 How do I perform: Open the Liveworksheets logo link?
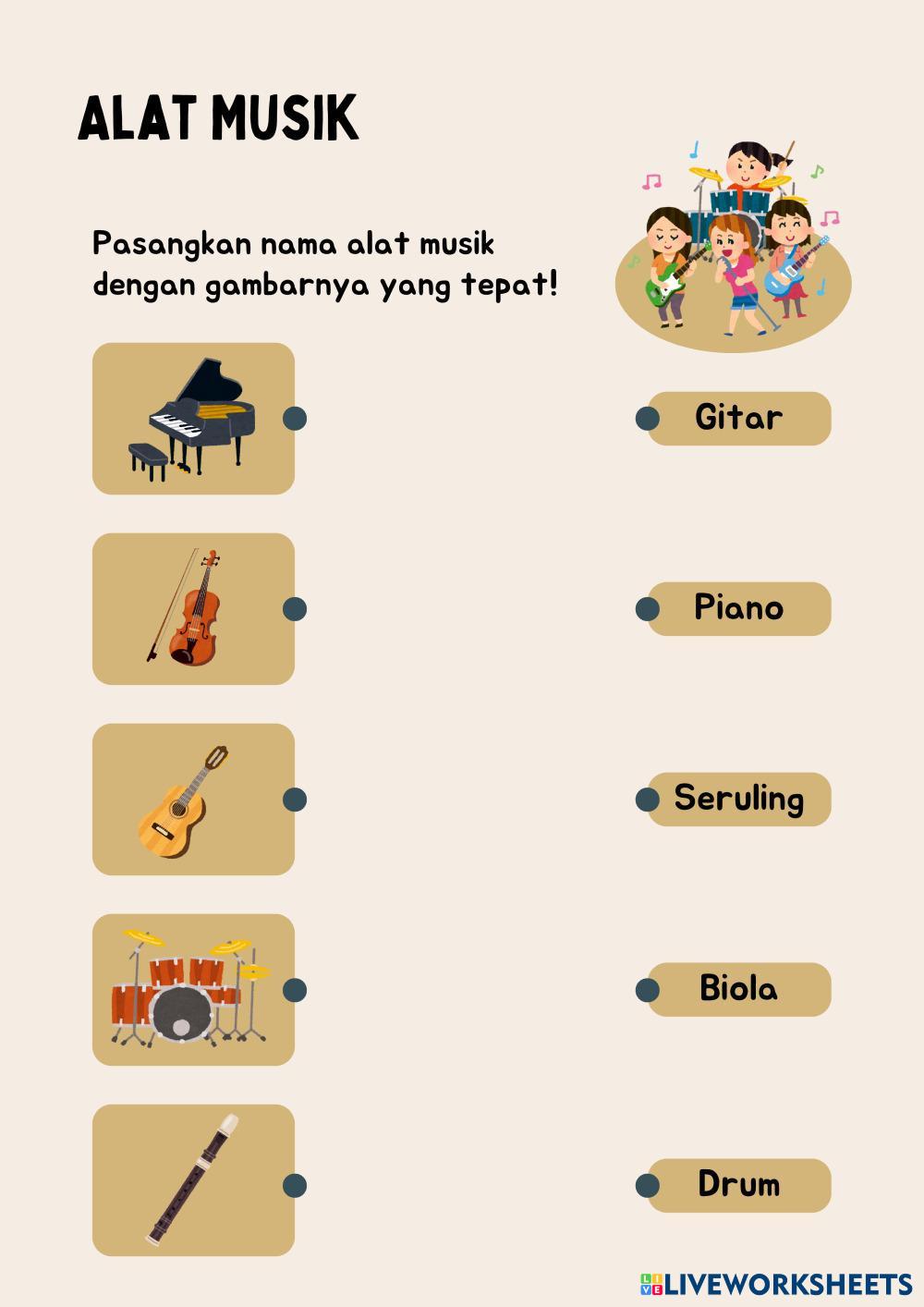click(776, 1284)
